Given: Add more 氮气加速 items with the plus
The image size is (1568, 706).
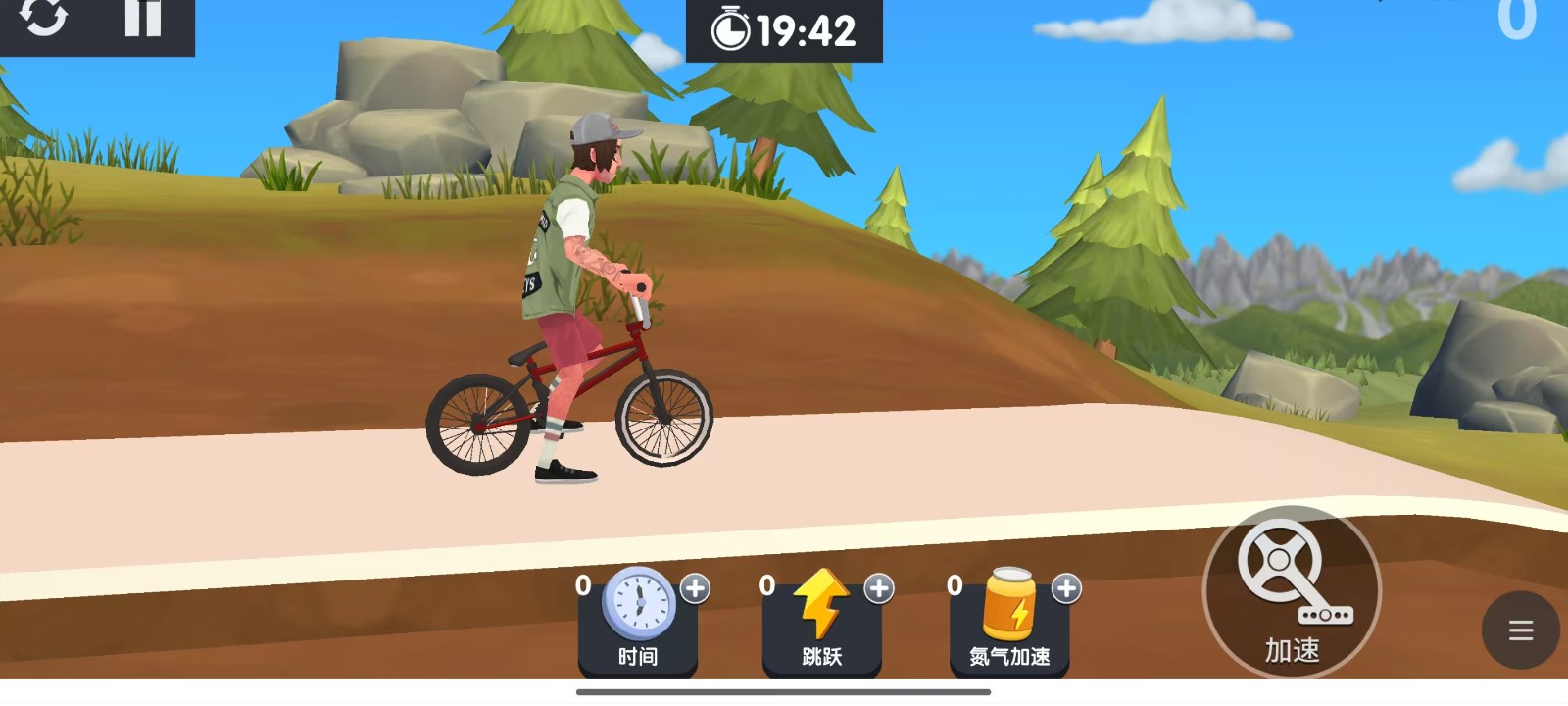Looking at the screenshot, I should [x=1066, y=588].
